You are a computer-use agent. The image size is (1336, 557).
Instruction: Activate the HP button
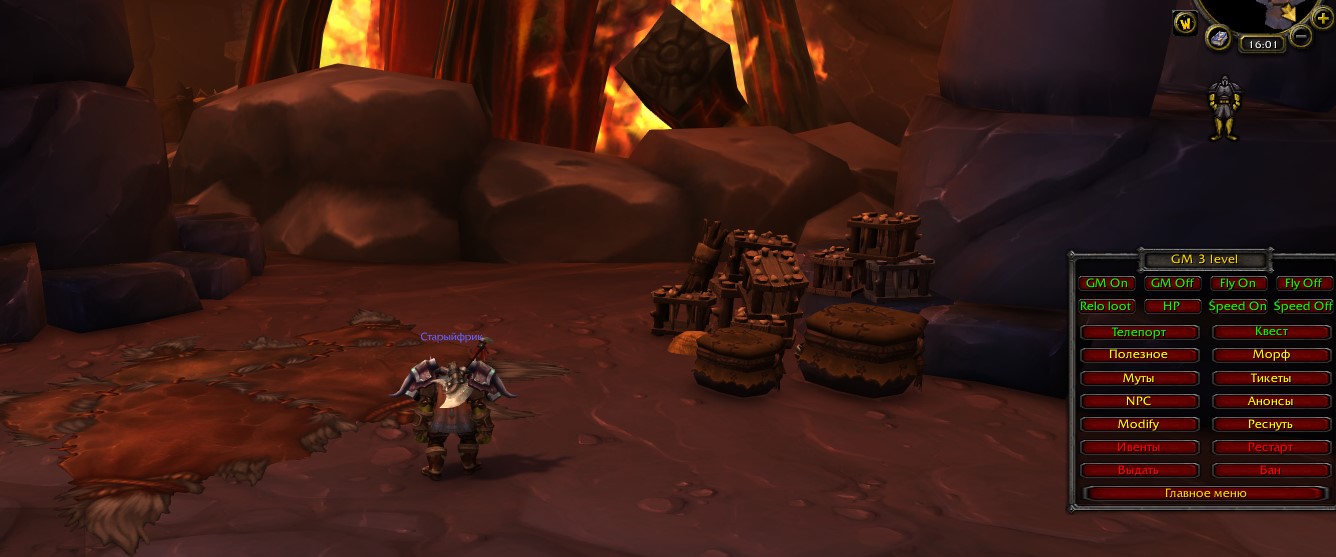pos(1172,307)
